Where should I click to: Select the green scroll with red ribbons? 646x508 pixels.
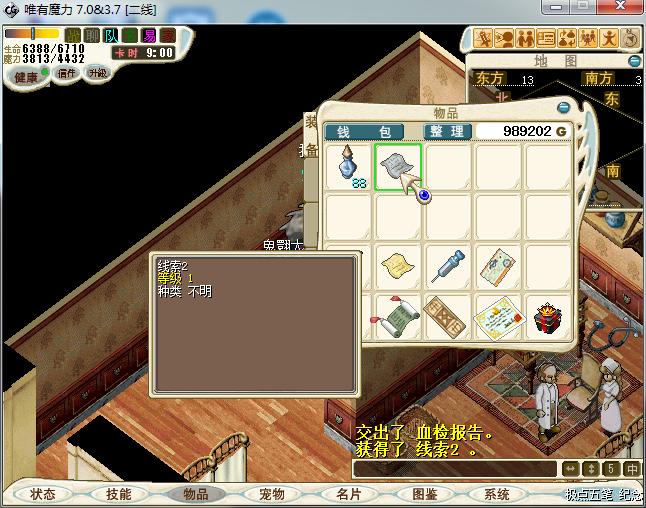point(398,318)
